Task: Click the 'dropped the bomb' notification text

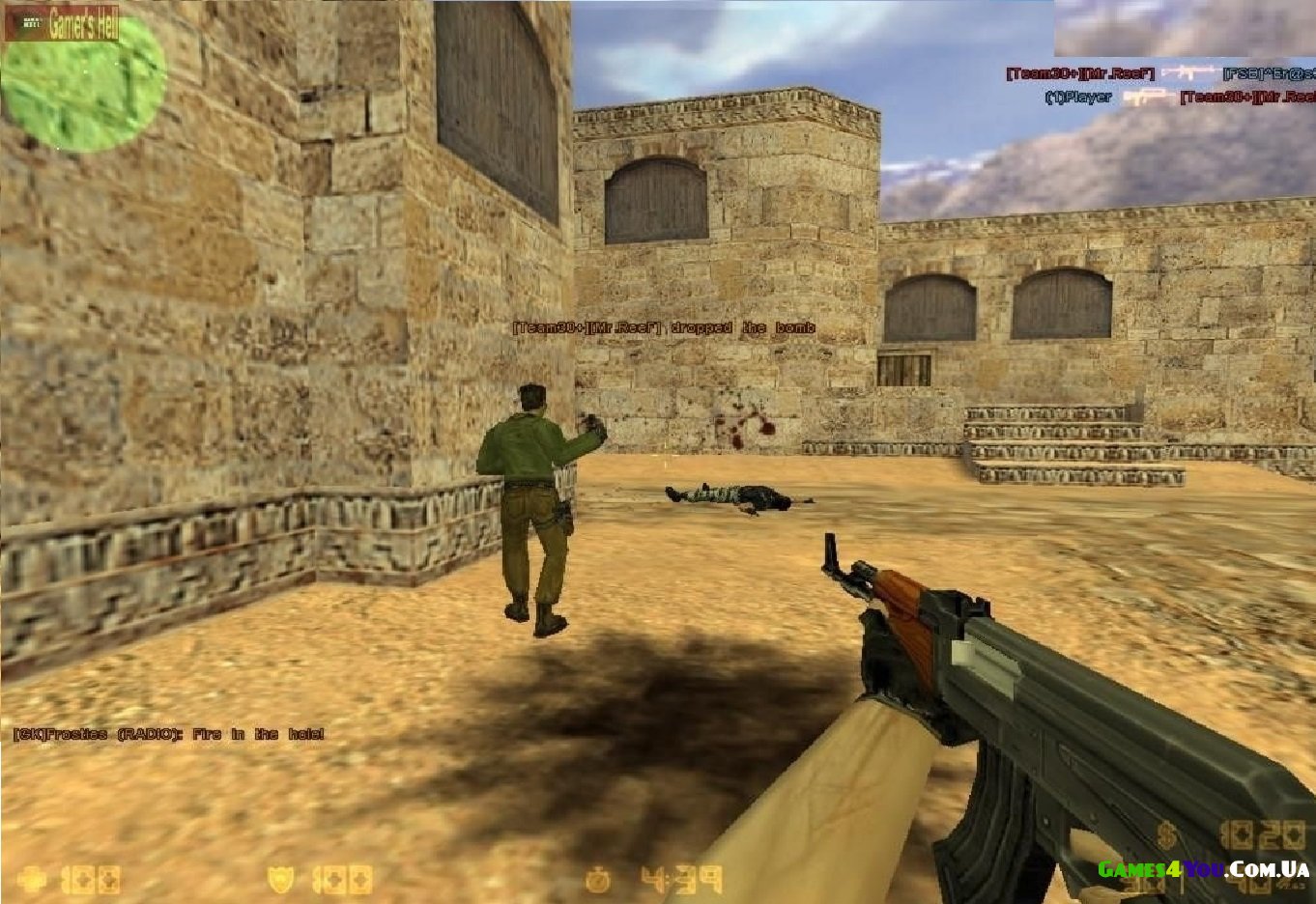Action: tap(664, 328)
